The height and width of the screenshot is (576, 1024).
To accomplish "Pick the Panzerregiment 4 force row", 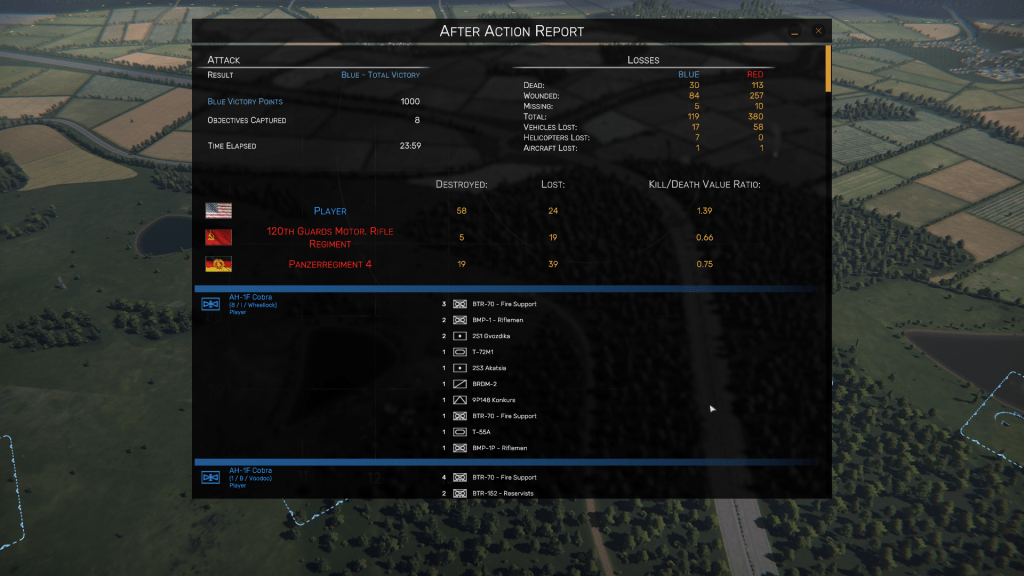I will pyautogui.click(x=330, y=264).
